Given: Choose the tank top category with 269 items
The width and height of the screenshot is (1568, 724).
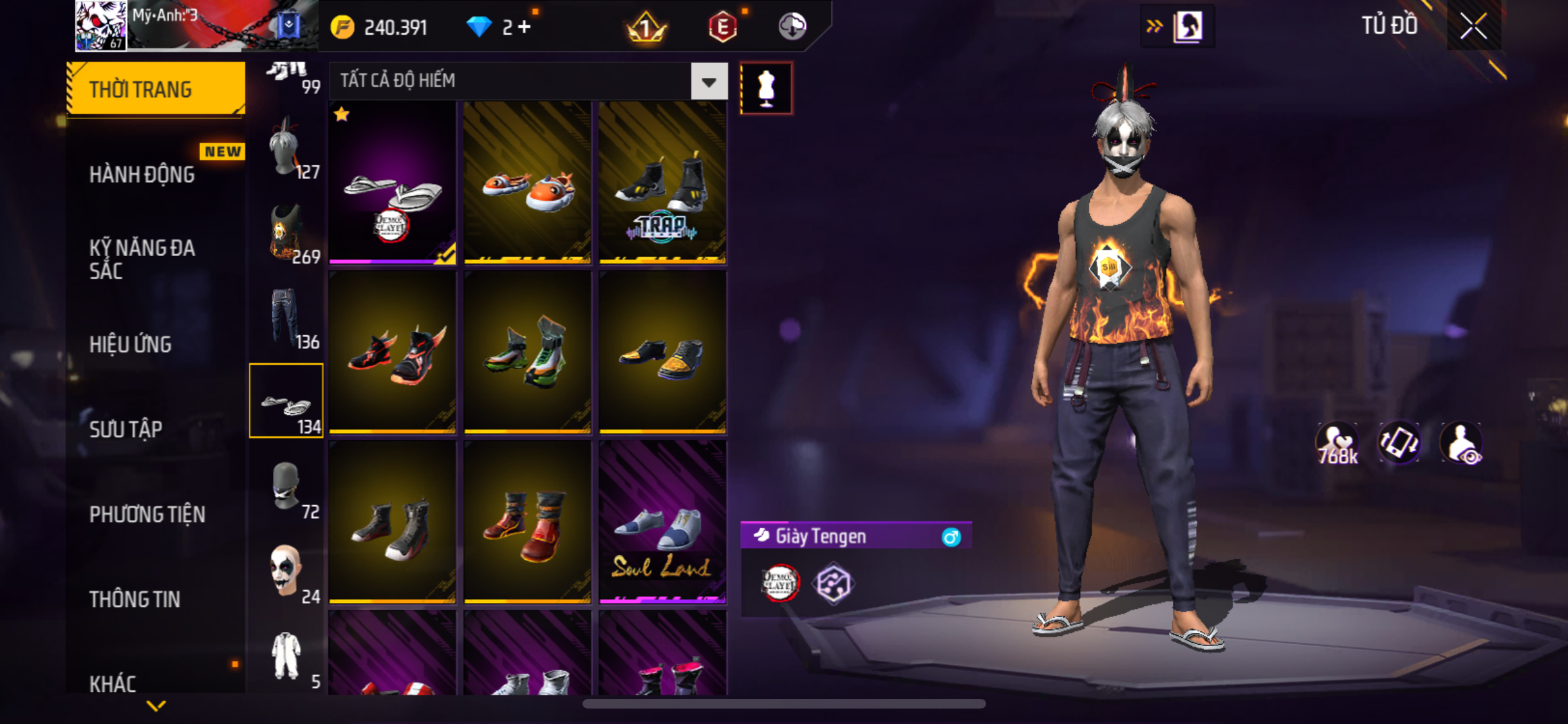Looking at the screenshot, I should [x=286, y=233].
